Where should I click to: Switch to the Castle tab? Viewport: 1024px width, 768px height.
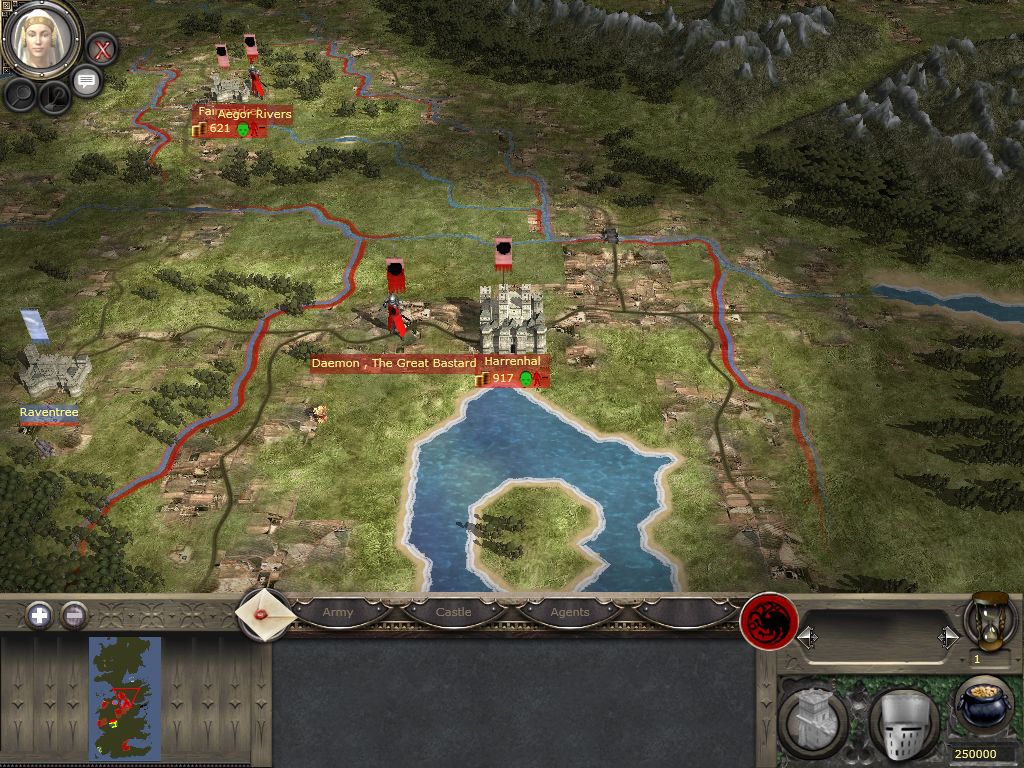coord(453,612)
